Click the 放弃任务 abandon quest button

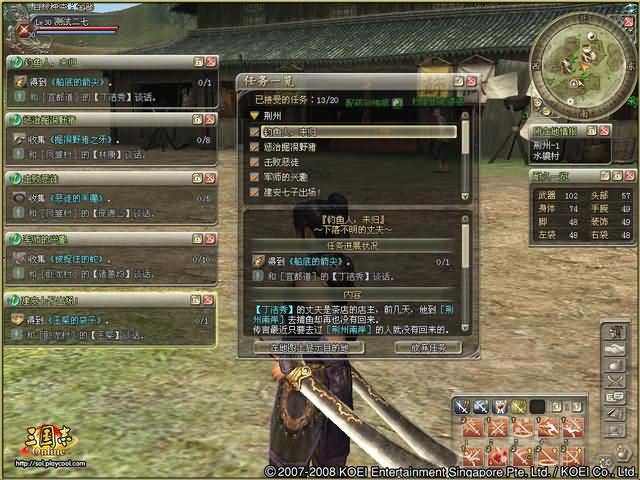(x=427, y=347)
